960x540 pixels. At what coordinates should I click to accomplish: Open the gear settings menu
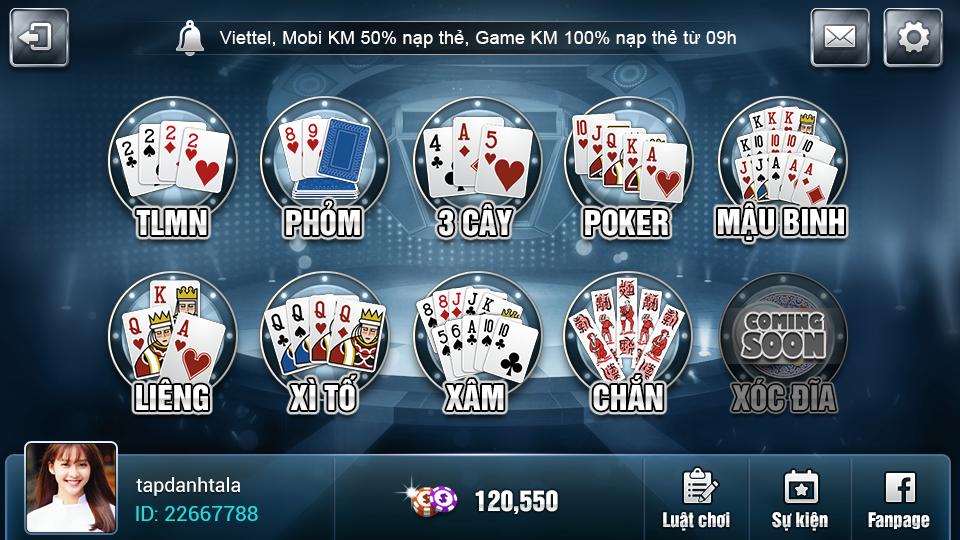pos(912,38)
